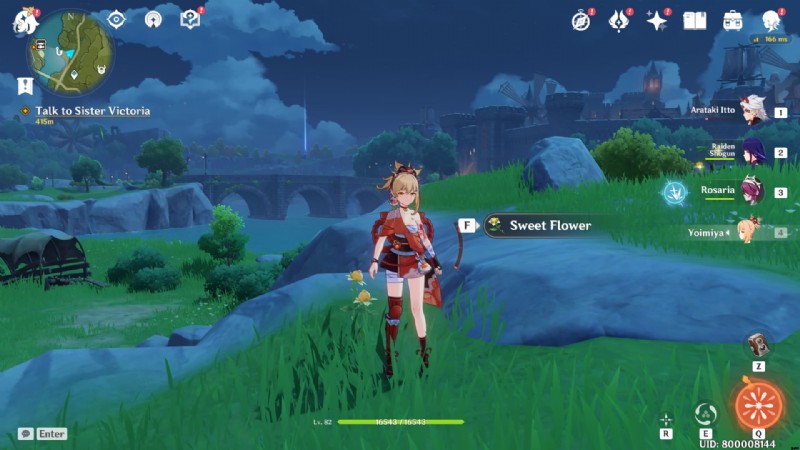Open the chat bubble icon
Image resolution: width=800 pixels, height=450 pixels.
pyautogui.click(x=25, y=434)
